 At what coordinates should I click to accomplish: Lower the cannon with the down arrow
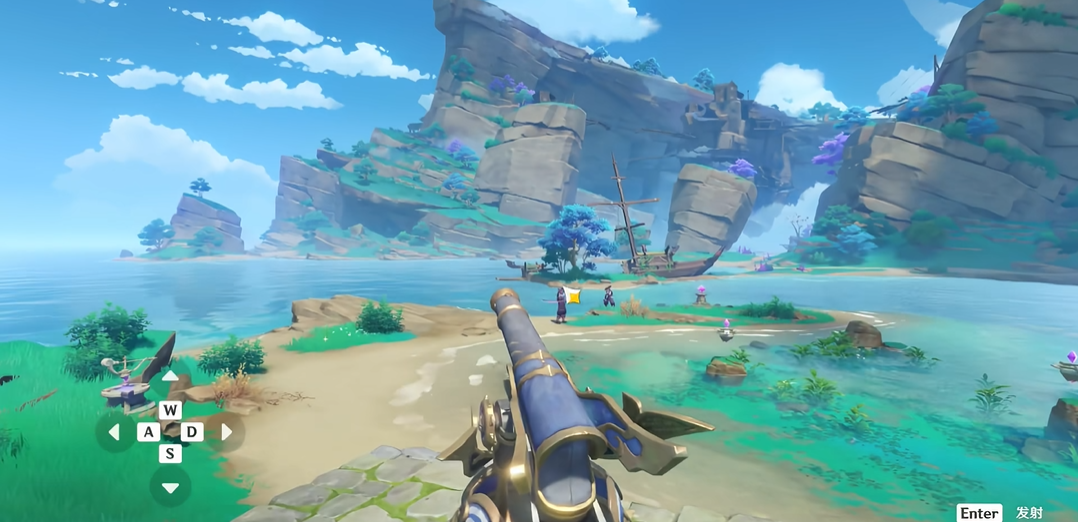click(170, 488)
